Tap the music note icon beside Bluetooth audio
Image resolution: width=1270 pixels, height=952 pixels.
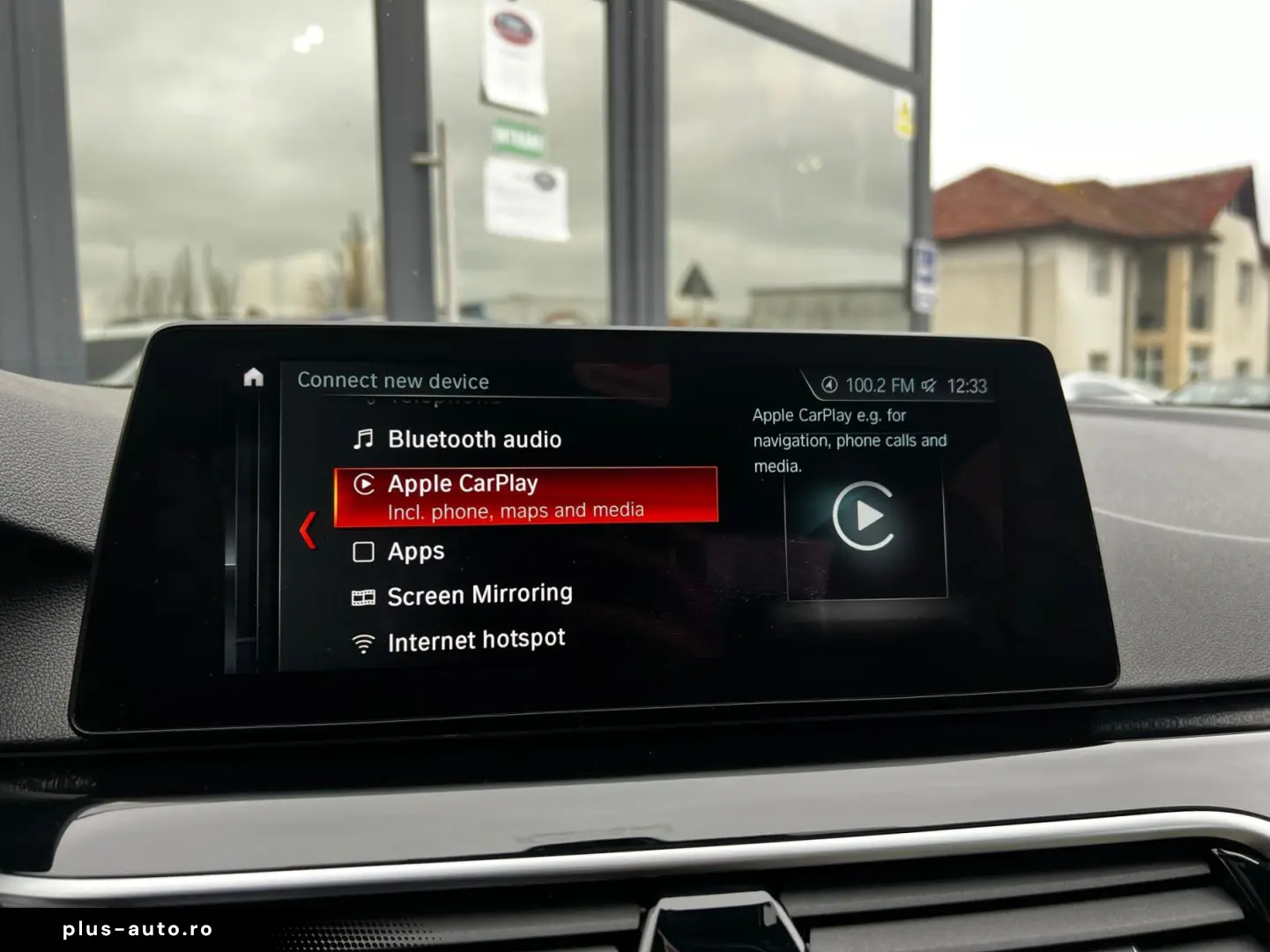[x=363, y=438]
